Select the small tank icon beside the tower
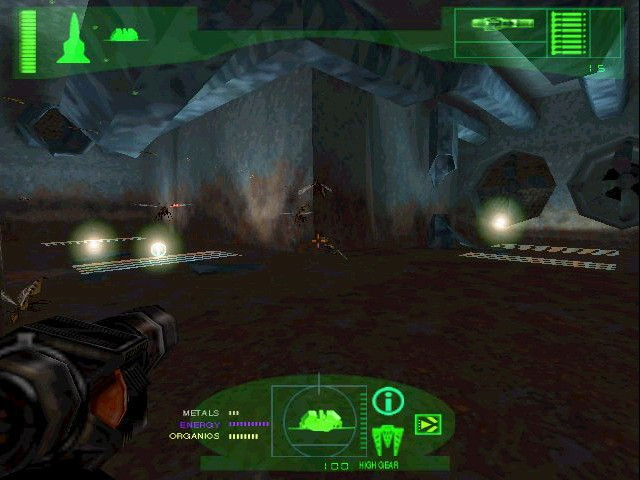Image resolution: width=640 pixels, height=480 pixels. (126, 34)
